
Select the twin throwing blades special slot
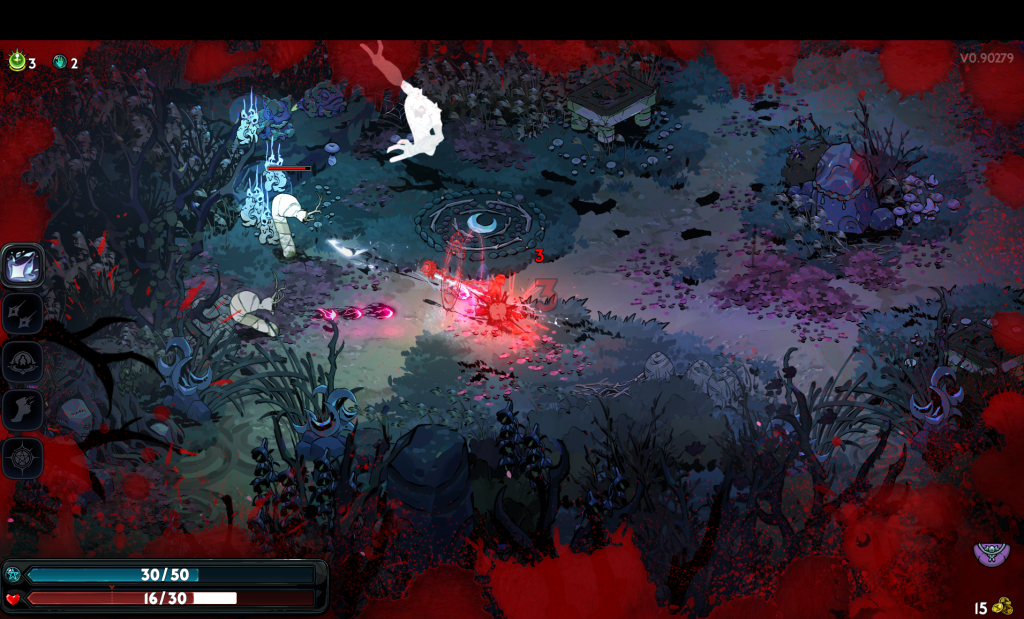coord(22,314)
